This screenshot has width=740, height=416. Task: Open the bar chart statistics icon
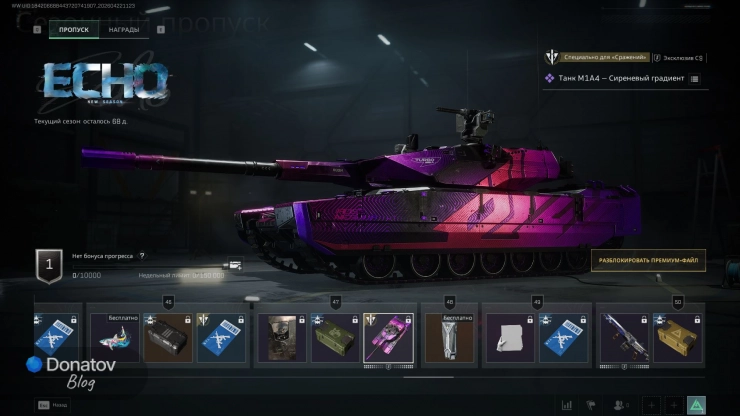pyautogui.click(x=568, y=404)
